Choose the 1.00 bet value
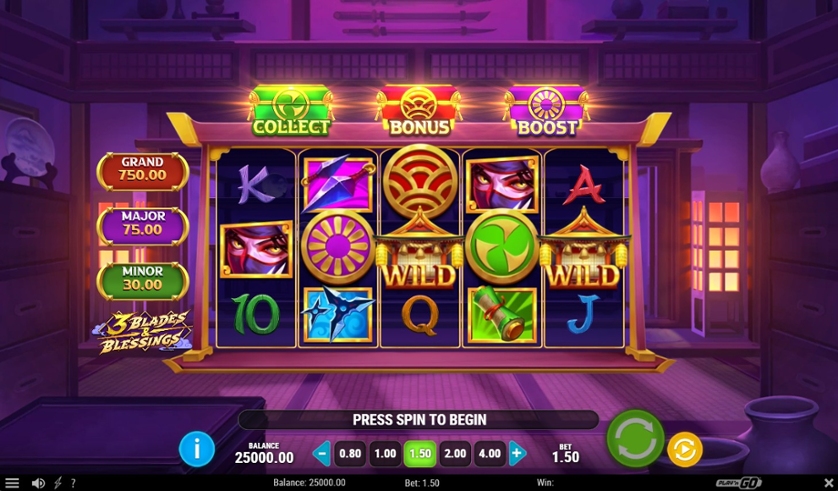This screenshot has height=491, width=838. pos(385,453)
